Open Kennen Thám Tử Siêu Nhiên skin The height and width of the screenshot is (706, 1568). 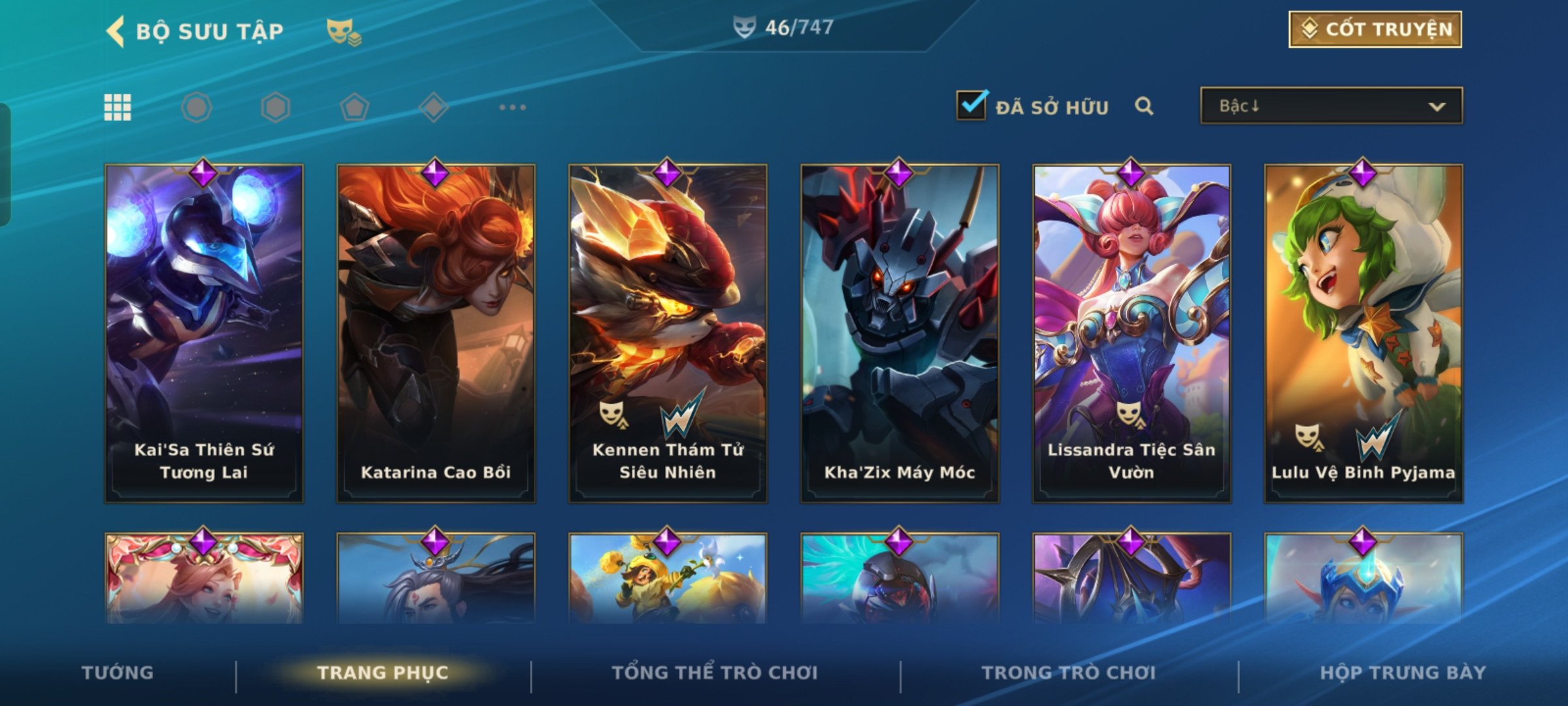point(668,333)
